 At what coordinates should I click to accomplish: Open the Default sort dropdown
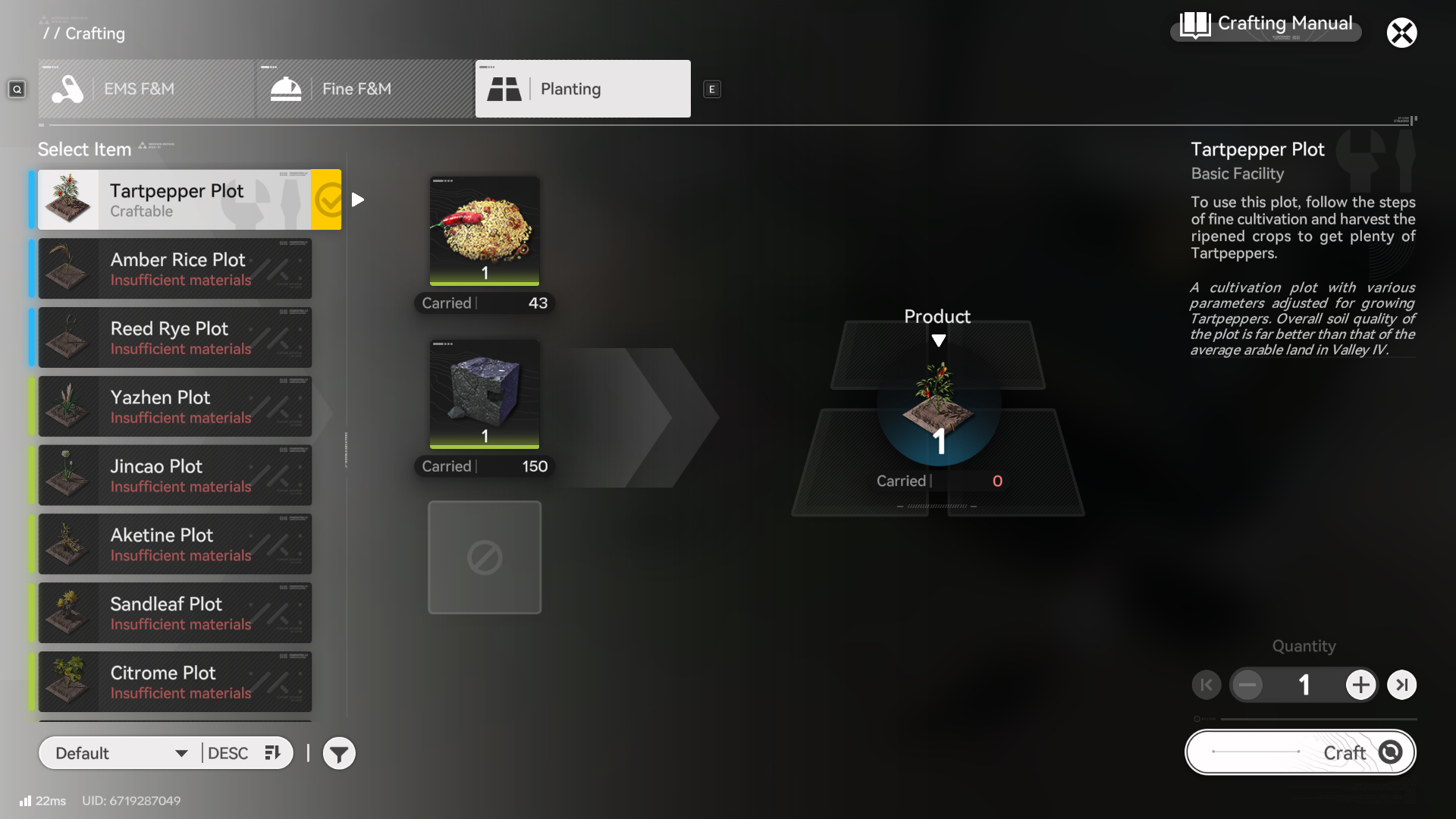121,753
